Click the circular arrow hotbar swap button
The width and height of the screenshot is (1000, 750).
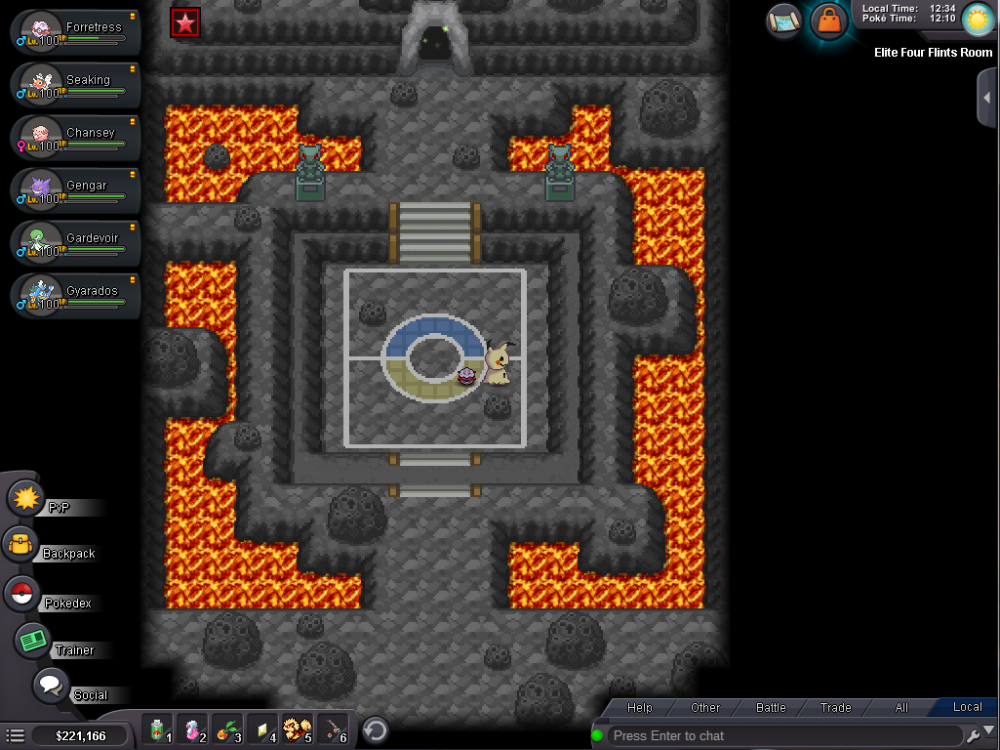pyautogui.click(x=375, y=730)
